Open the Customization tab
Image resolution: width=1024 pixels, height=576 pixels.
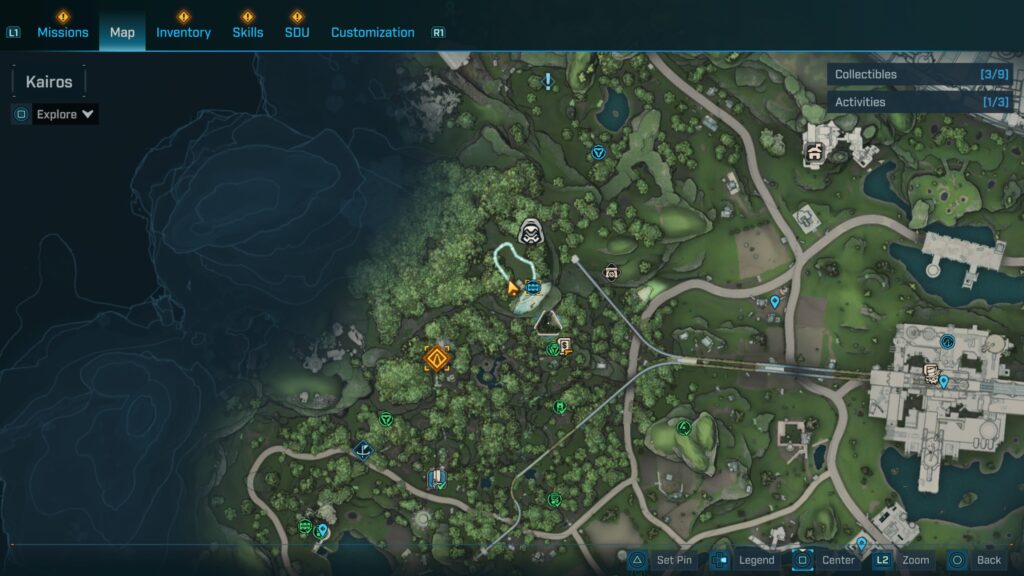[372, 32]
